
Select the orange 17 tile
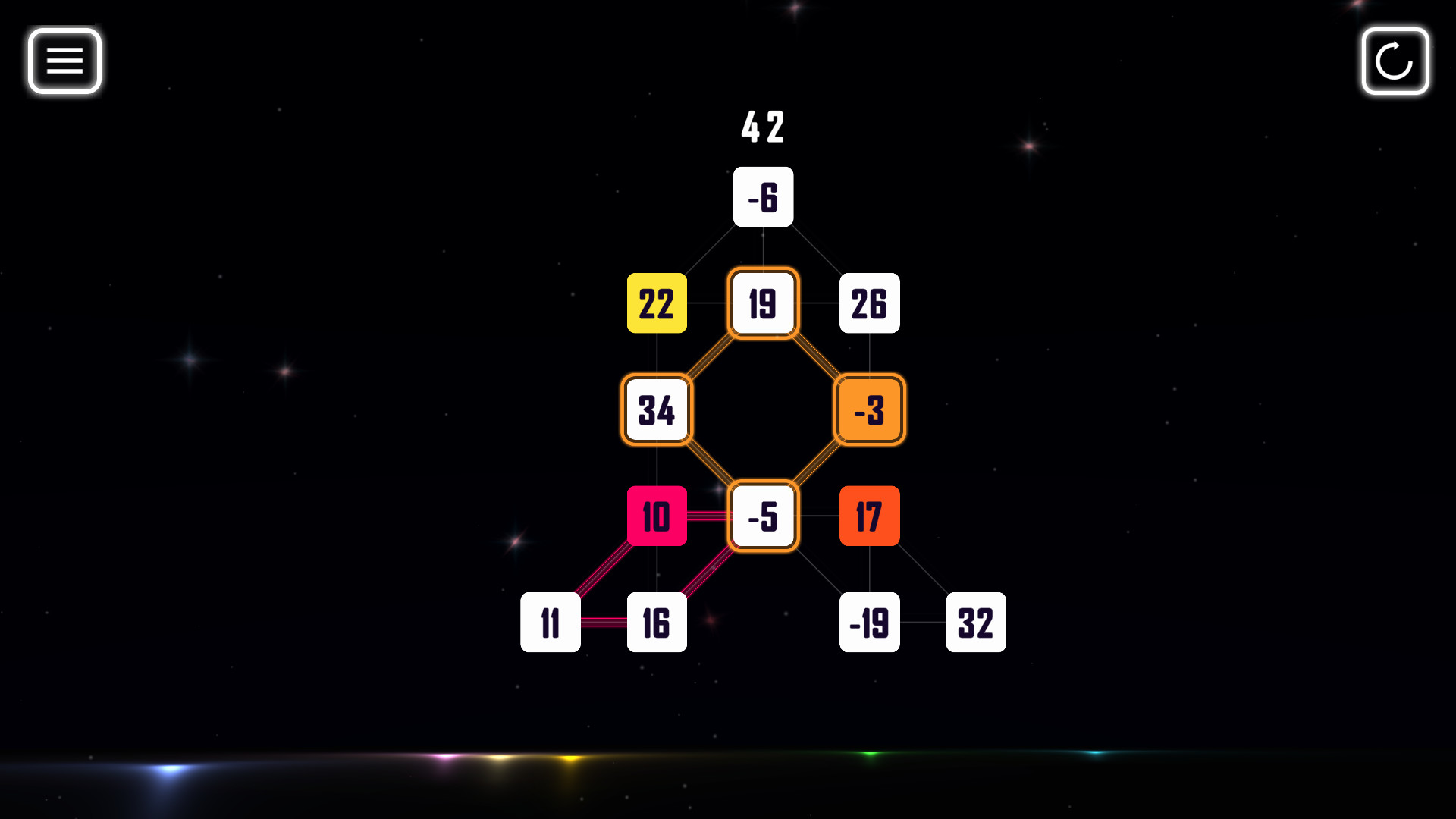pos(870,516)
